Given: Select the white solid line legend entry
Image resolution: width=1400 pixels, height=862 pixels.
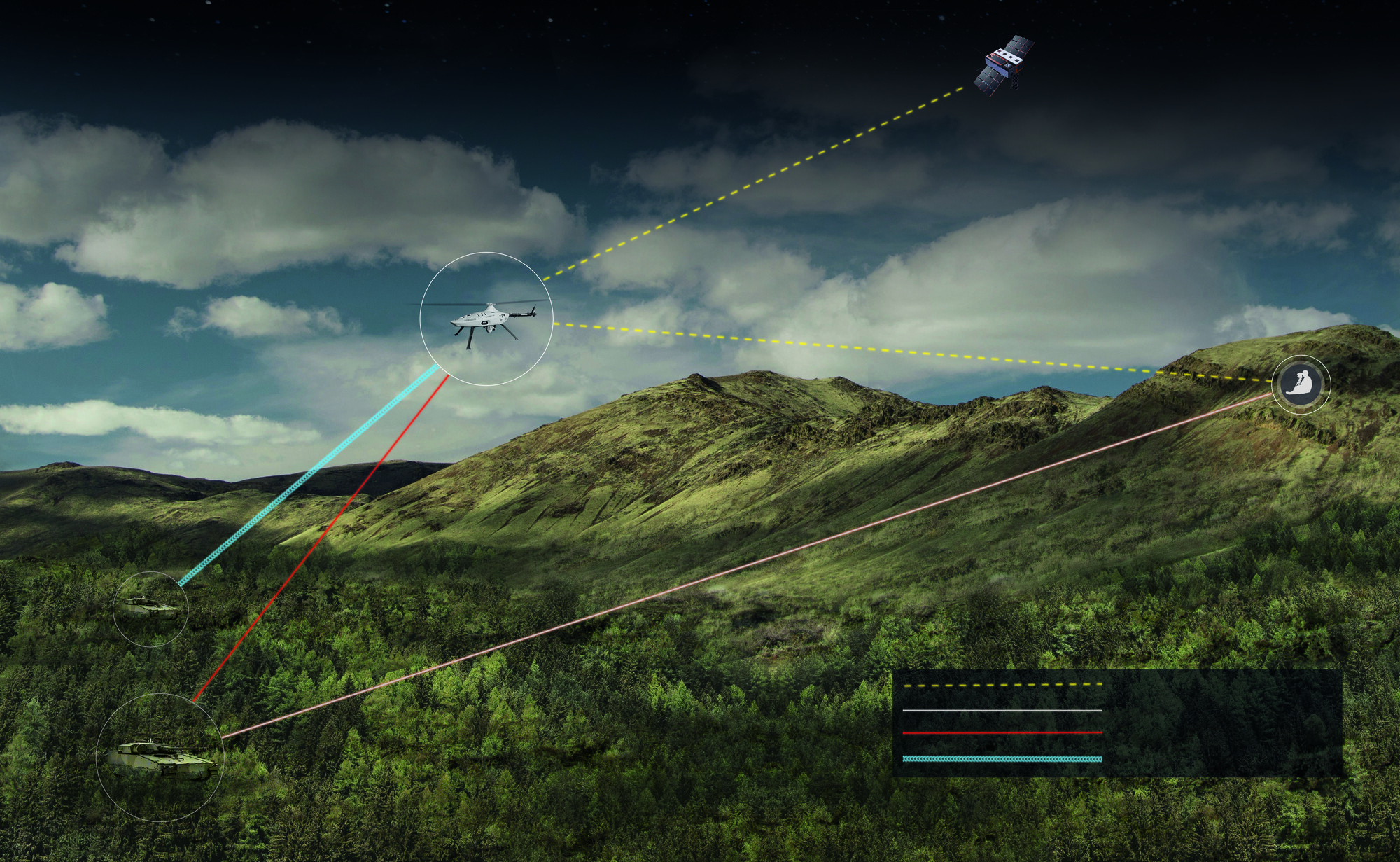Looking at the screenshot, I should [x=1002, y=710].
